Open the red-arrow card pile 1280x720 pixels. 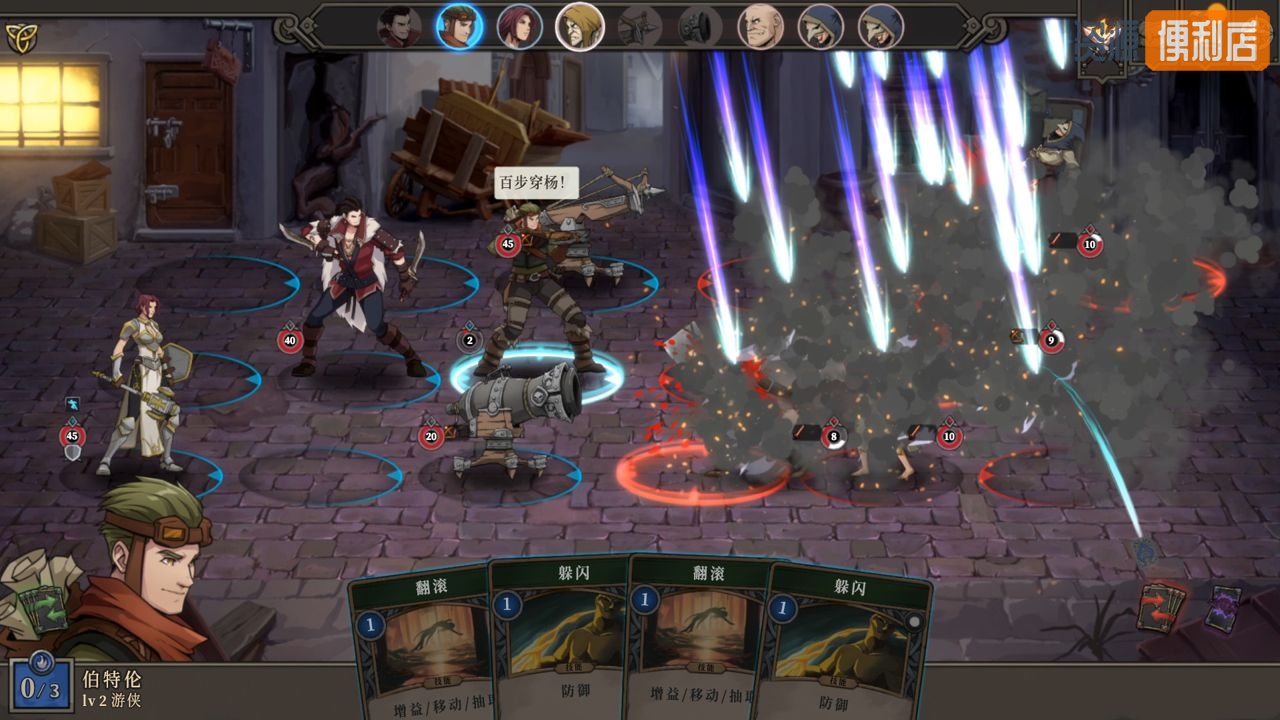(1161, 606)
